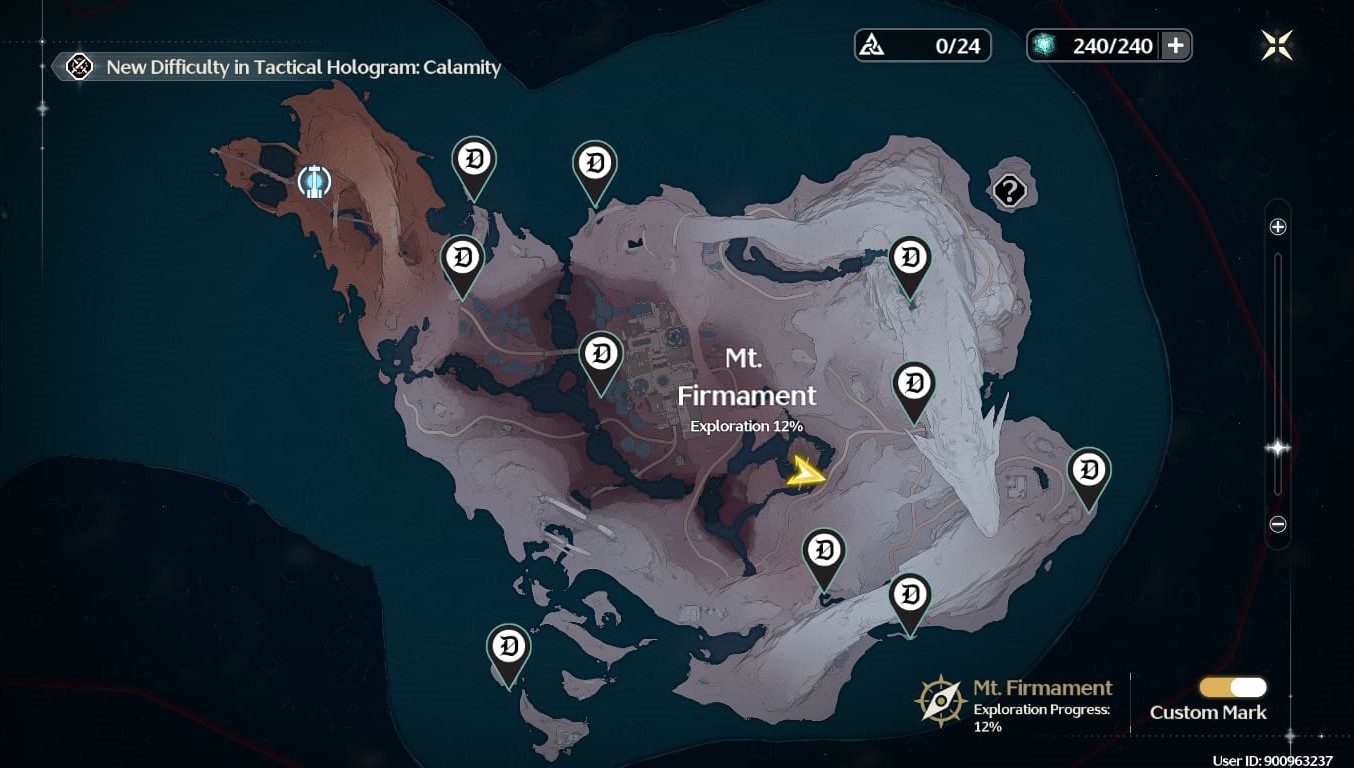
Task: Zoom out using the map minus control
Action: point(1276,522)
